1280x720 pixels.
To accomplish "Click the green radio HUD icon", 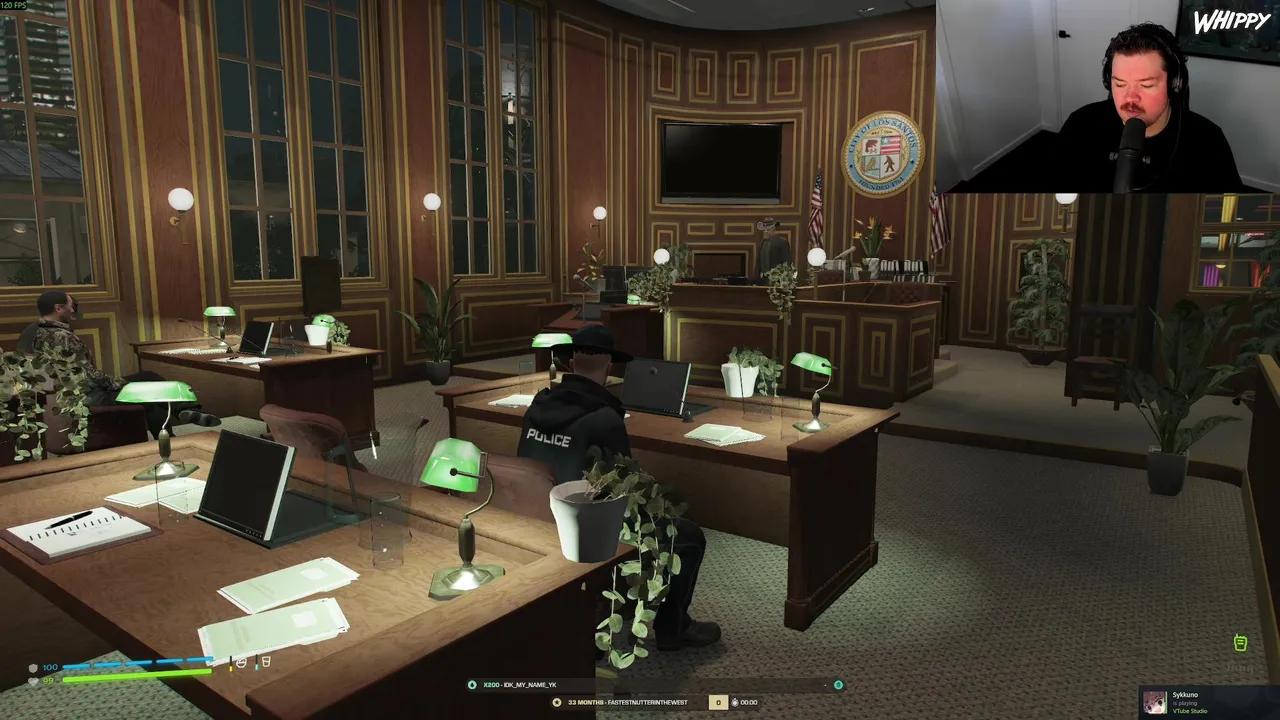I will (x=1240, y=643).
